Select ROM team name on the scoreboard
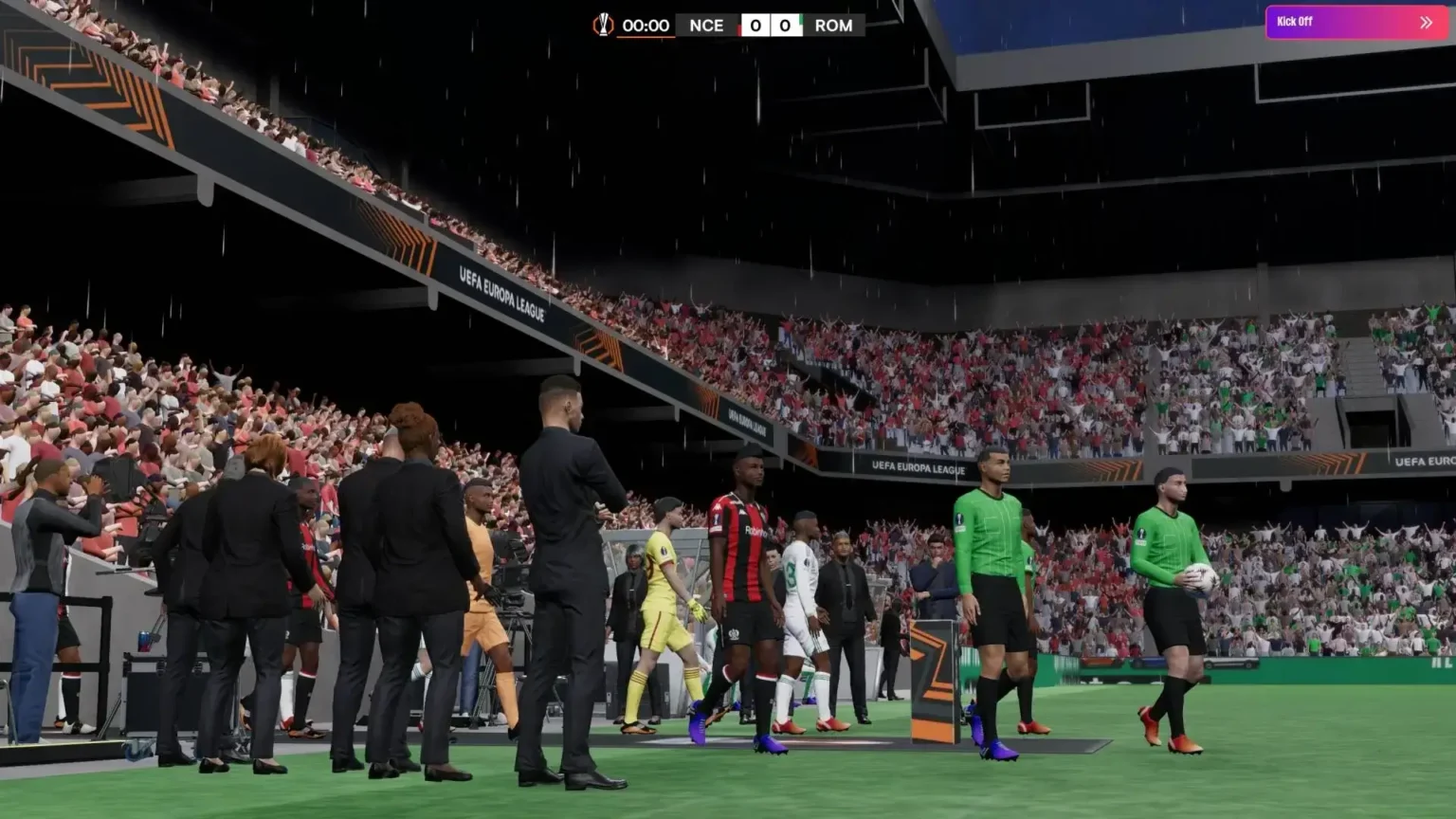 (834, 26)
